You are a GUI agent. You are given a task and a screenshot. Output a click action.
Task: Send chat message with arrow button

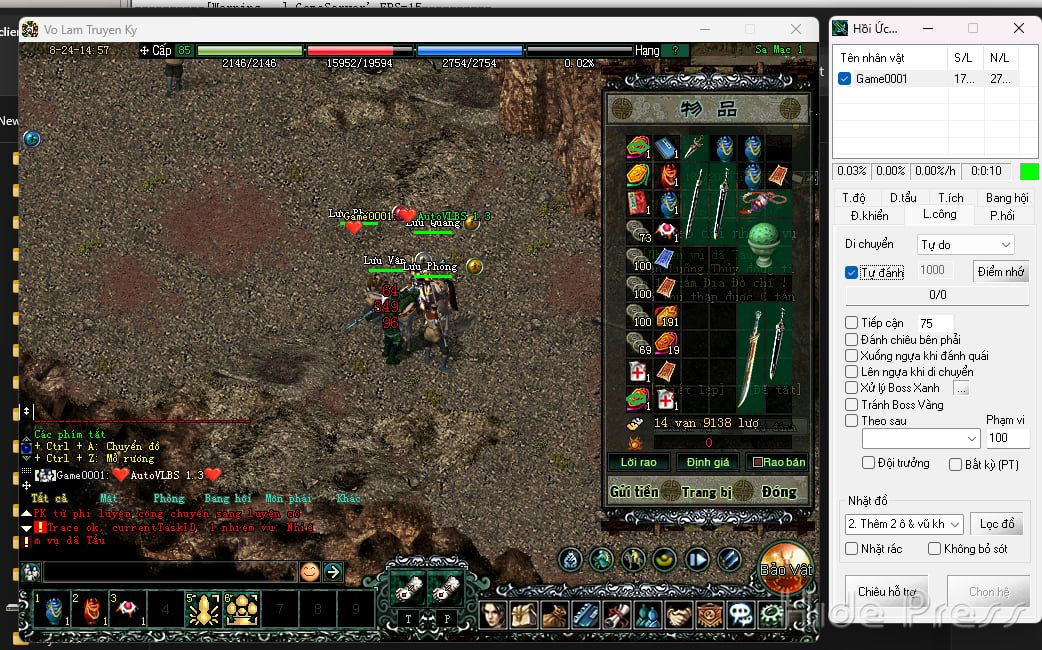pyautogui.click(x=333, y=572)
